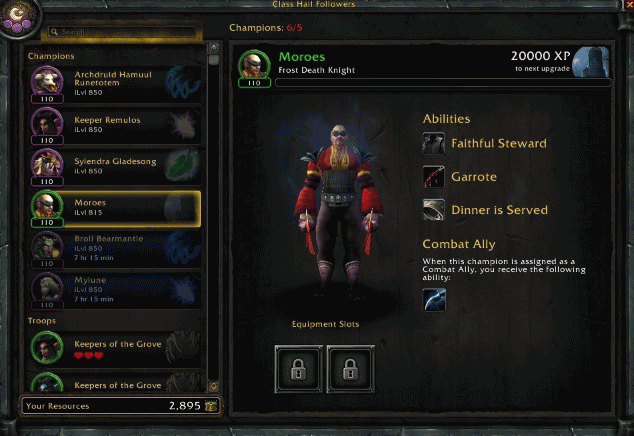Select Mylune from the champion list

coord(114,288)
